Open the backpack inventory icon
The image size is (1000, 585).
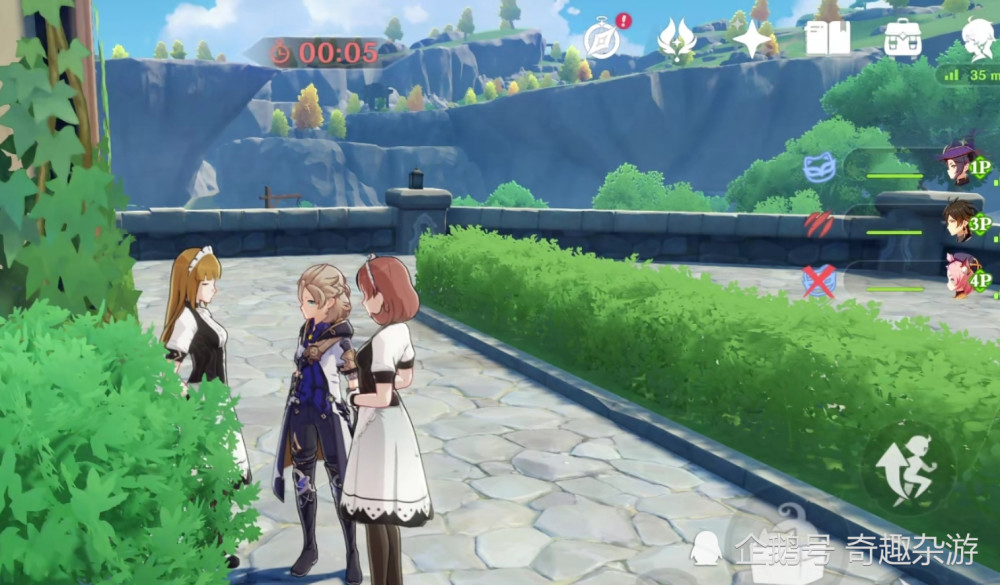pos(903,38)
